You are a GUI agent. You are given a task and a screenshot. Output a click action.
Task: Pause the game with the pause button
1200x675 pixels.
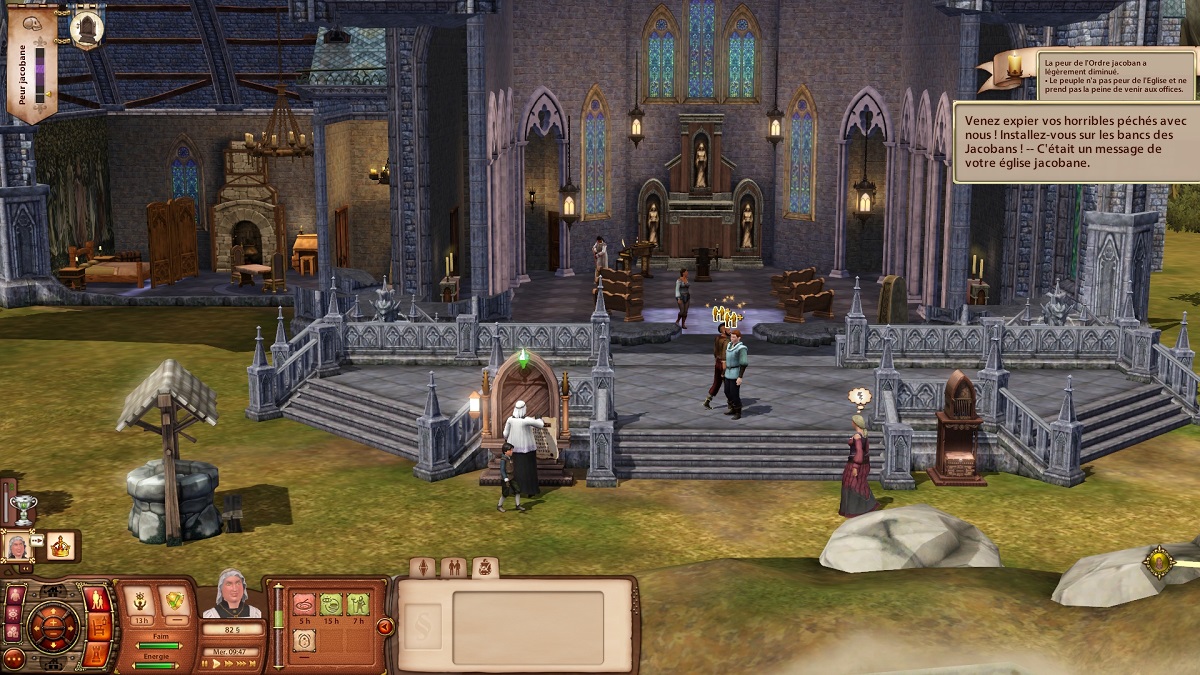coord(206,663)
